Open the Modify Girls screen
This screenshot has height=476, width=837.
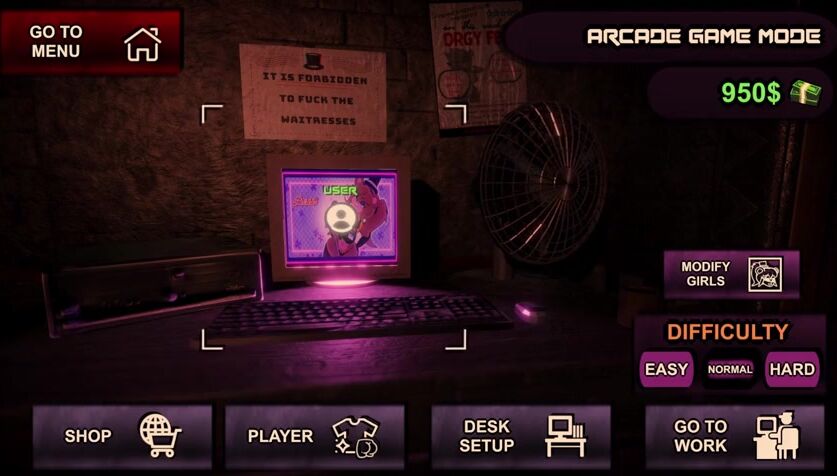coord(731,274)
